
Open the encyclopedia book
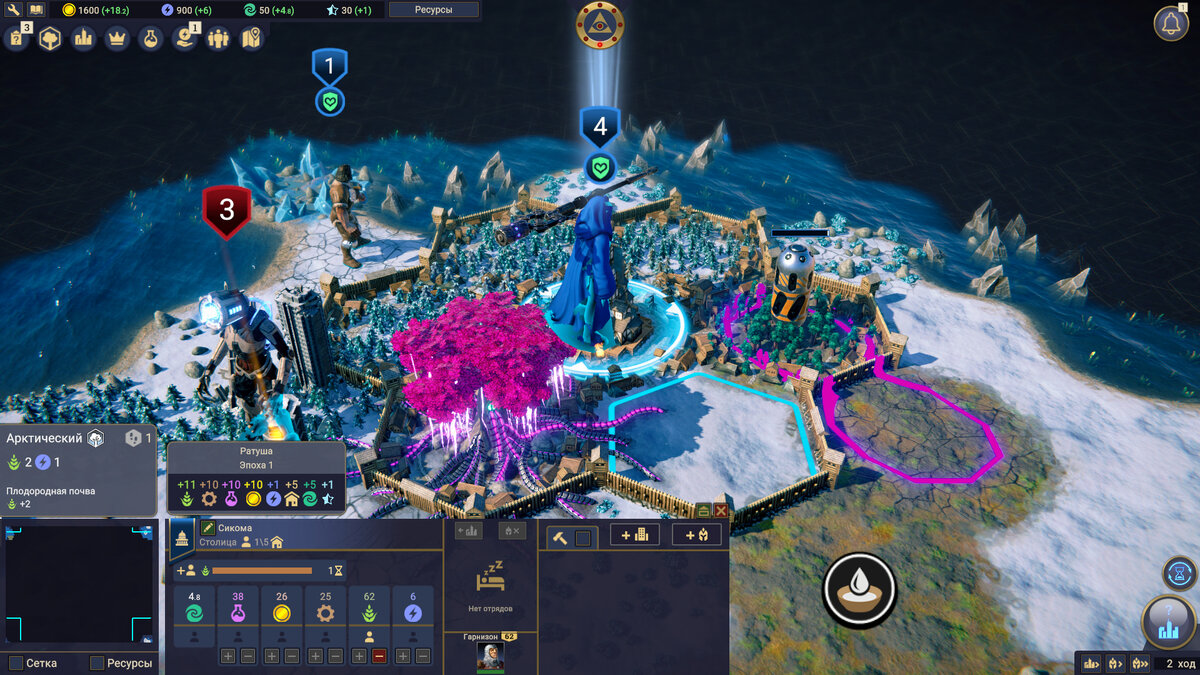37,10
